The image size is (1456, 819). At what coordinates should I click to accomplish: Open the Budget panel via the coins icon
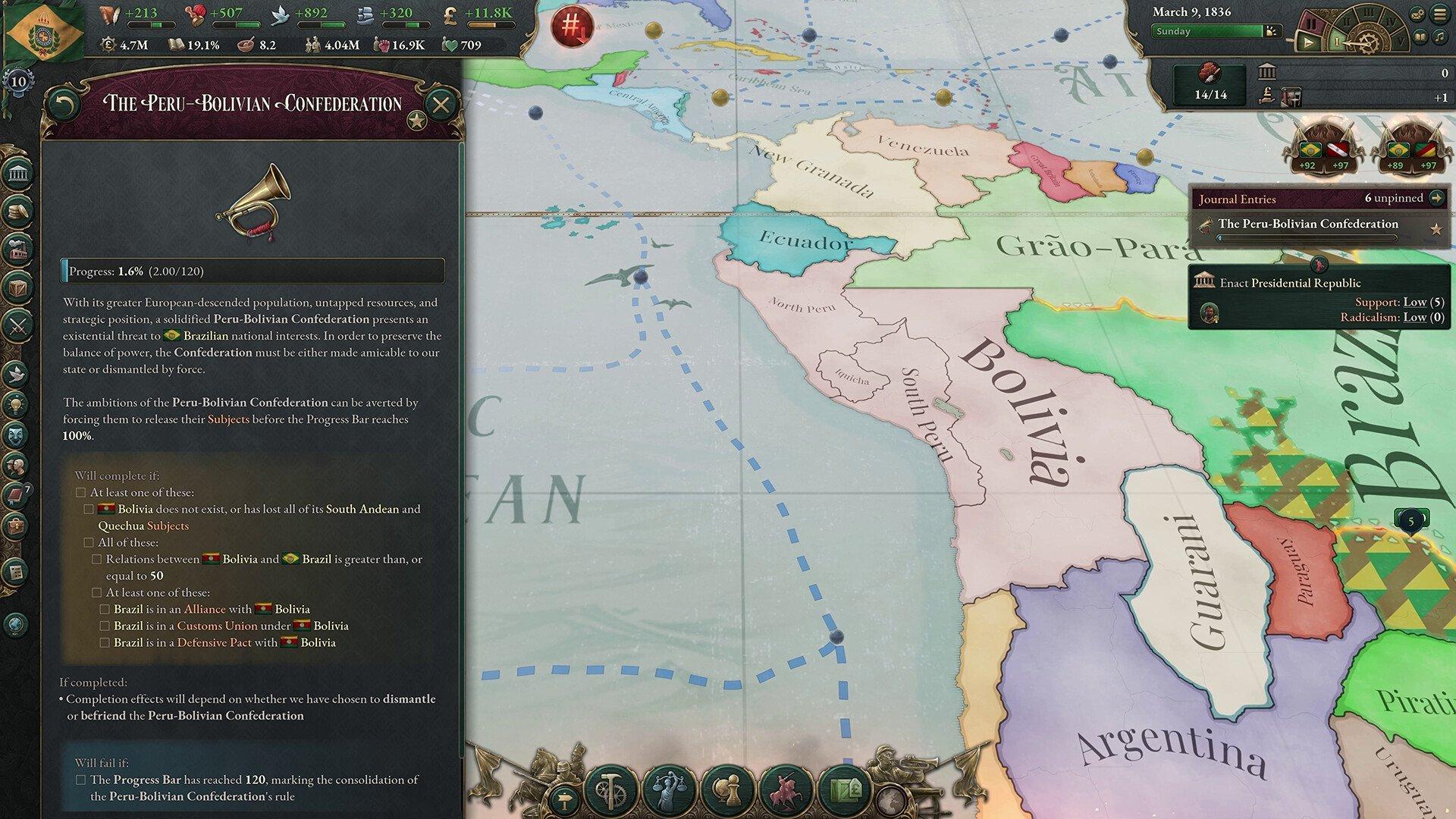click(x=15, y=213)
